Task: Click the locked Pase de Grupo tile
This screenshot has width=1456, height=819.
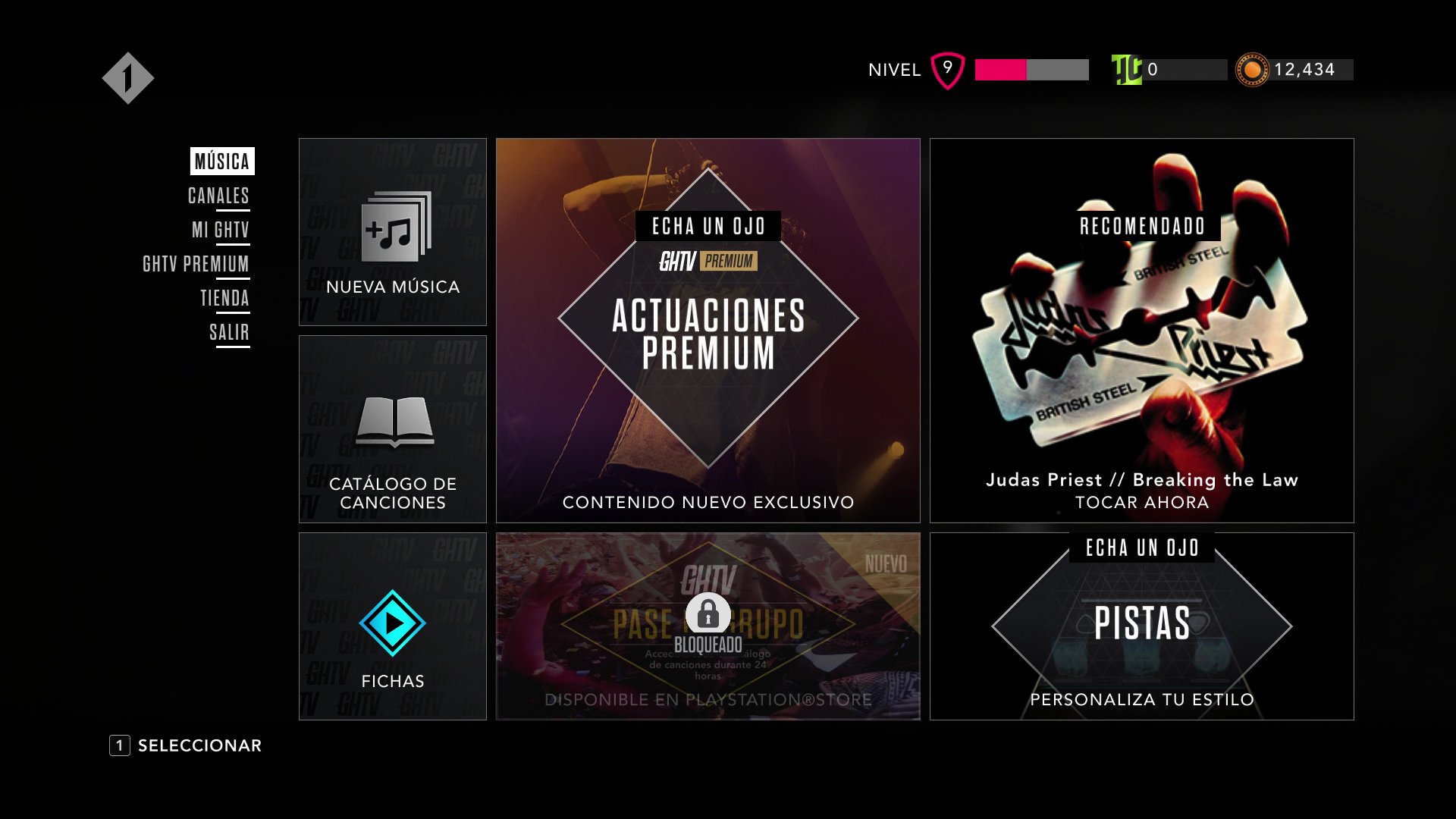Action: (708, 626)
